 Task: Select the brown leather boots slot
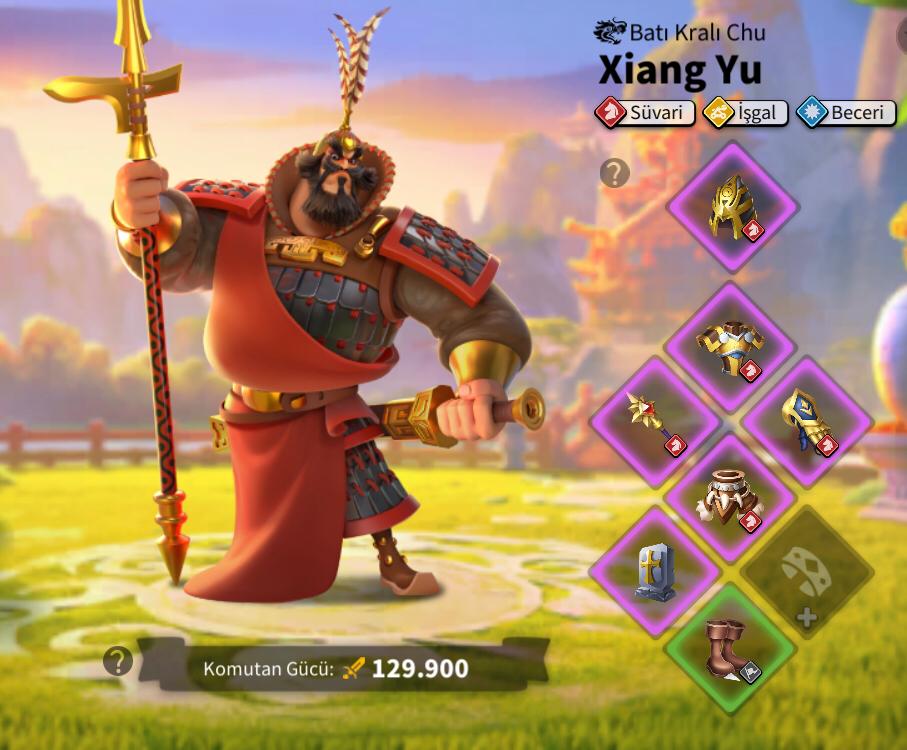730,647
